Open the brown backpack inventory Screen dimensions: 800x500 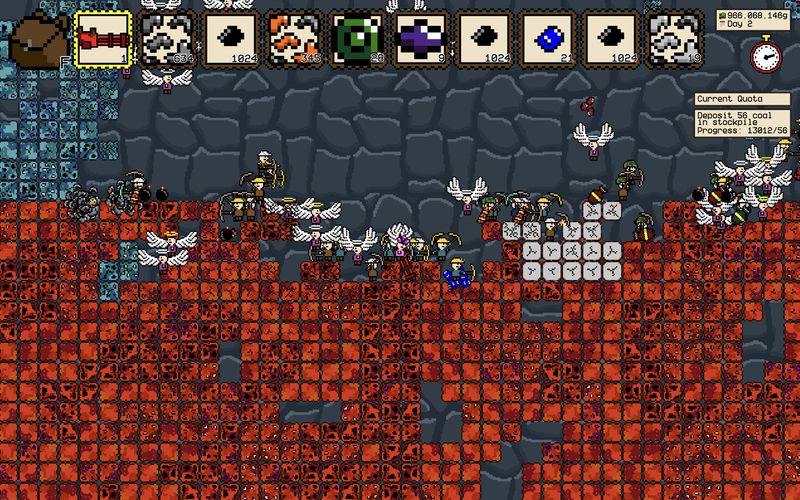[x=38, y=38]
